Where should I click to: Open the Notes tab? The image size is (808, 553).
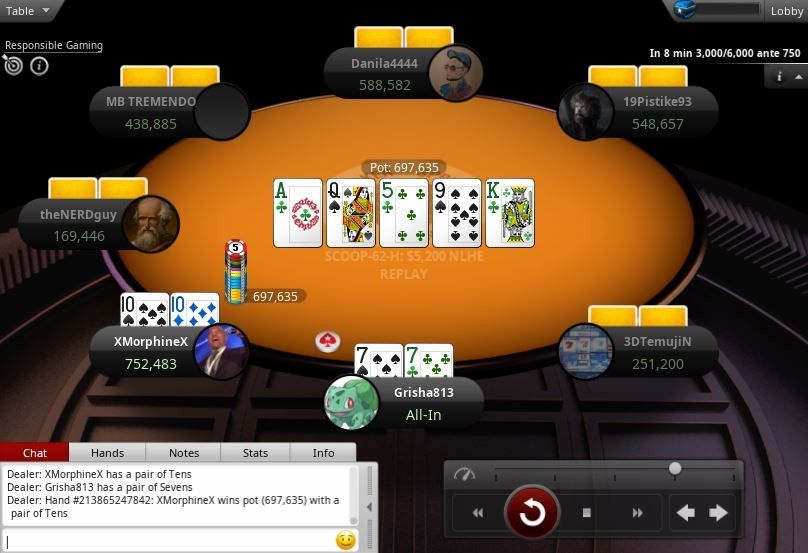[184, 453]
